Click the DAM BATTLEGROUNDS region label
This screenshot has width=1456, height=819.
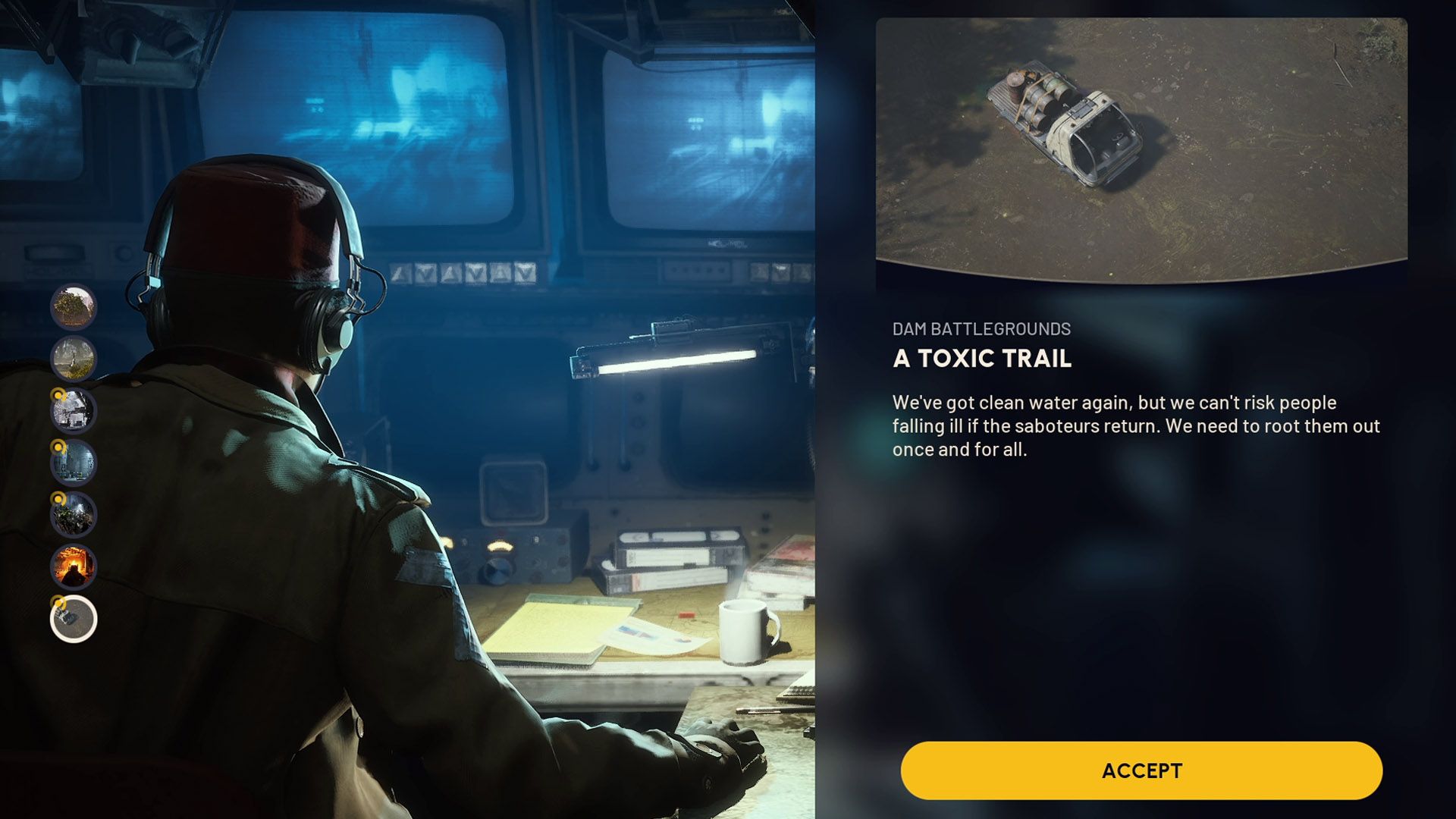[x=983, y=328]
